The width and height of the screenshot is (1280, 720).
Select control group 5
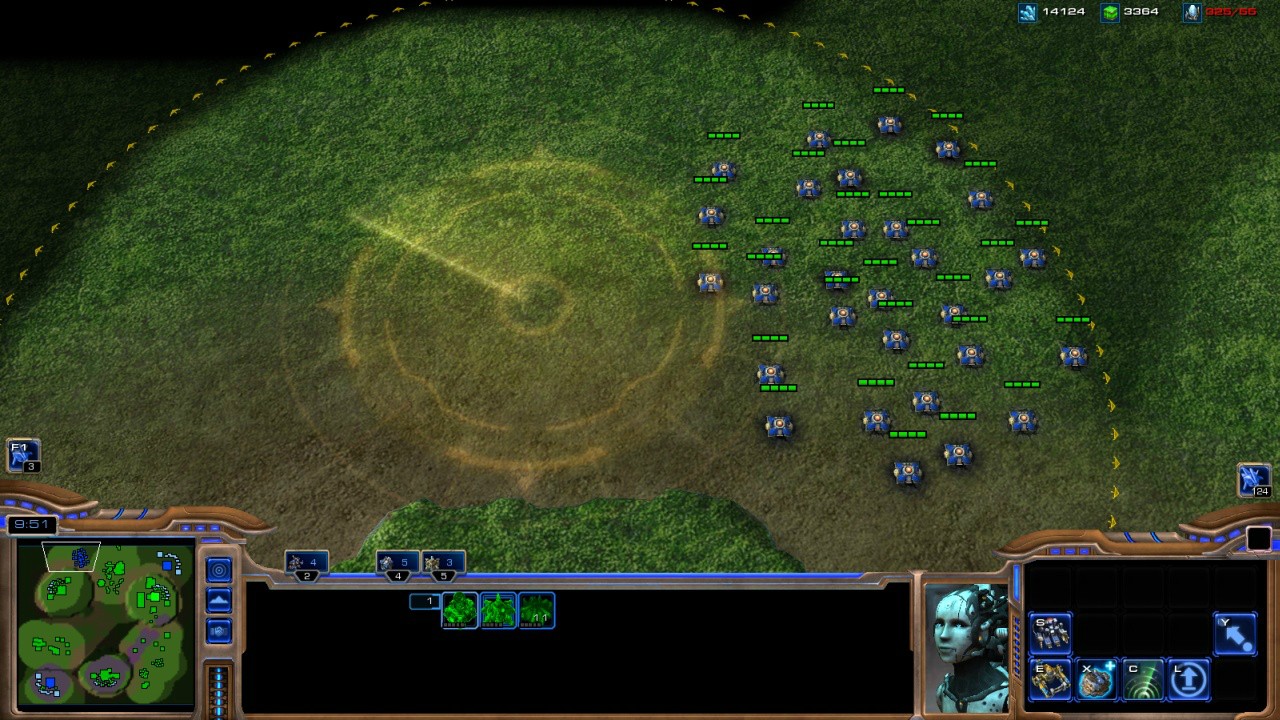pos(443,564)
